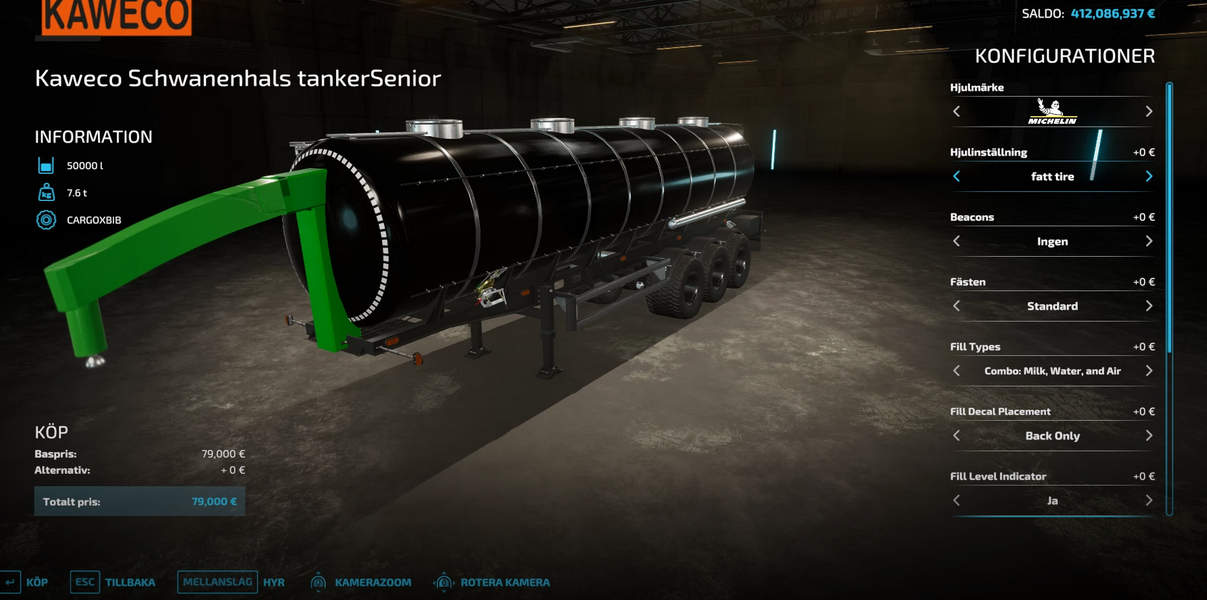
Task: Choose previous Beacons option
Action: point(957,241)
